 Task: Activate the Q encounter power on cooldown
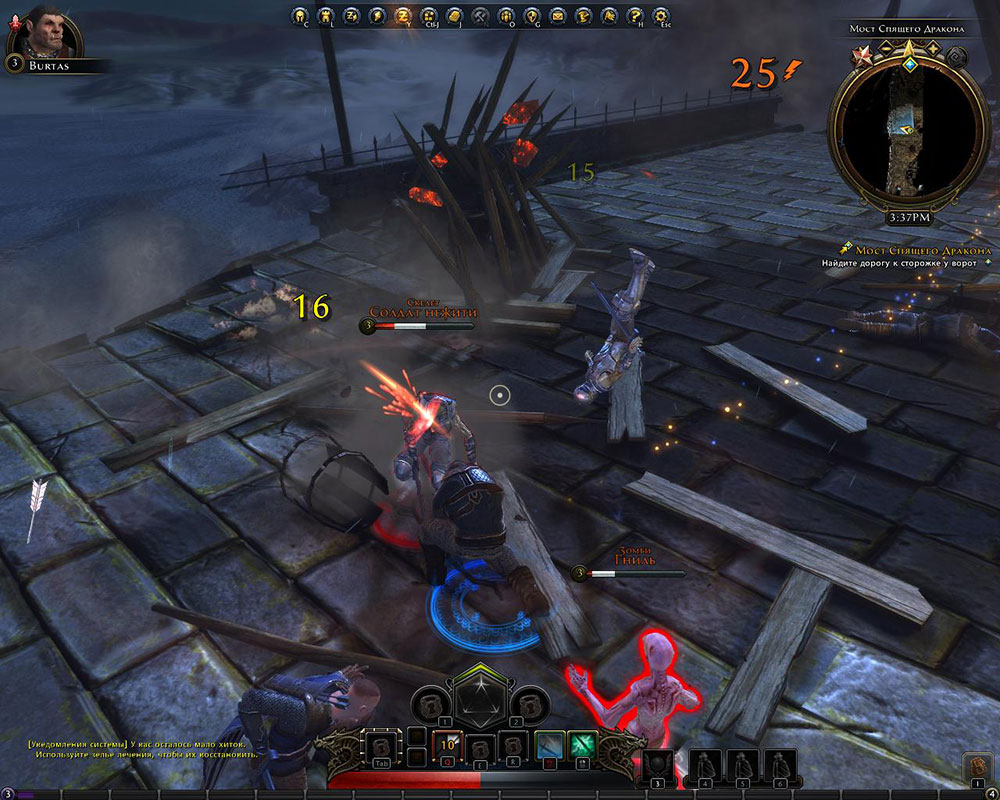447,745
